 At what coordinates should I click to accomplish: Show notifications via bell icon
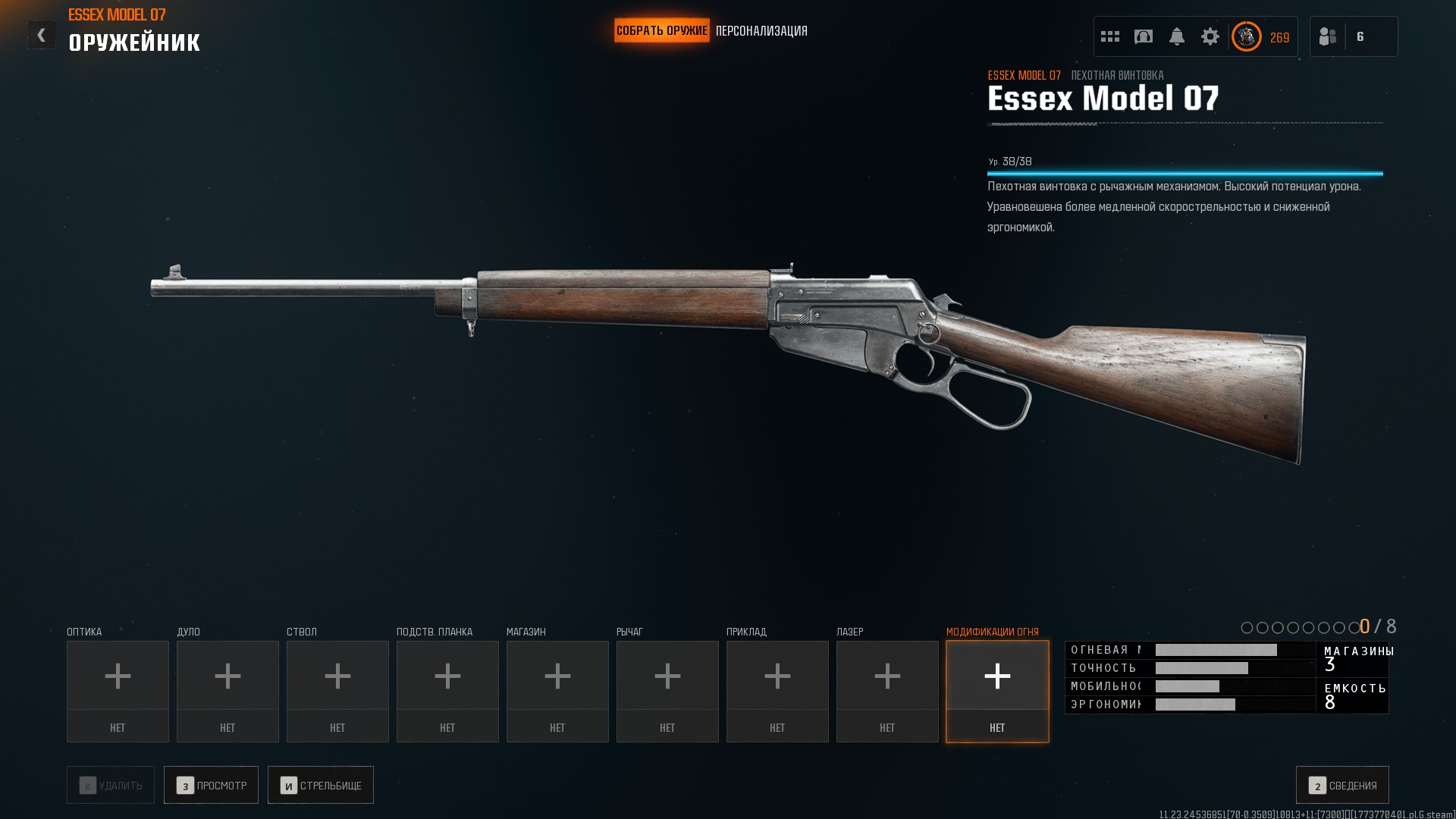point(1177,36)
